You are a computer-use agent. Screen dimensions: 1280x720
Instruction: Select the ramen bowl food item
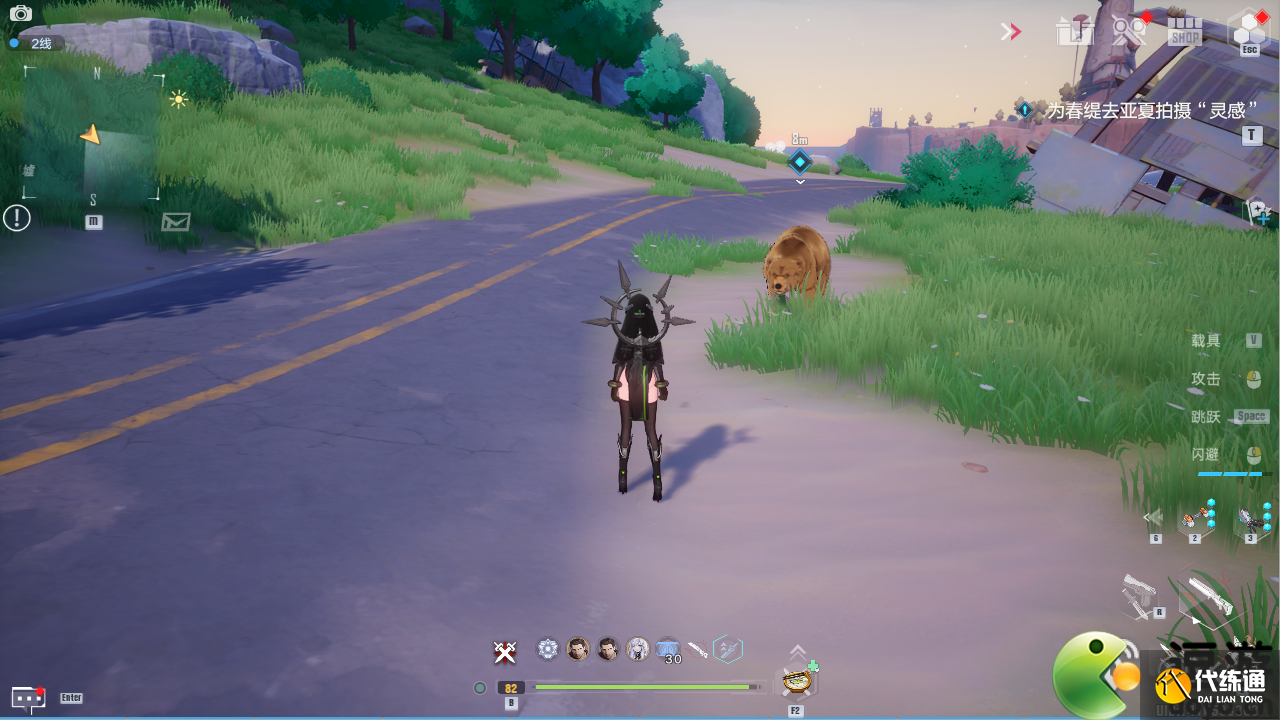(796, 680)
